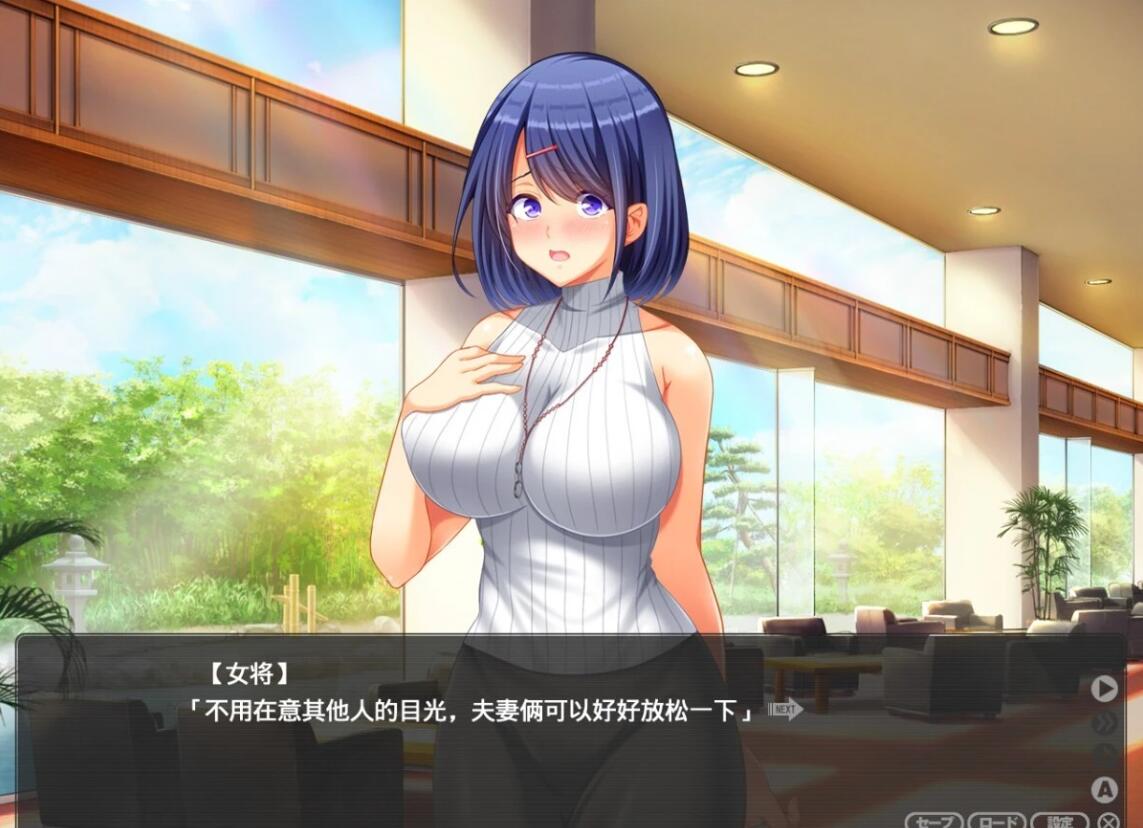Click the play triangle button
Viewport: 1143px width, 828px height.
tap(1104, 688)
